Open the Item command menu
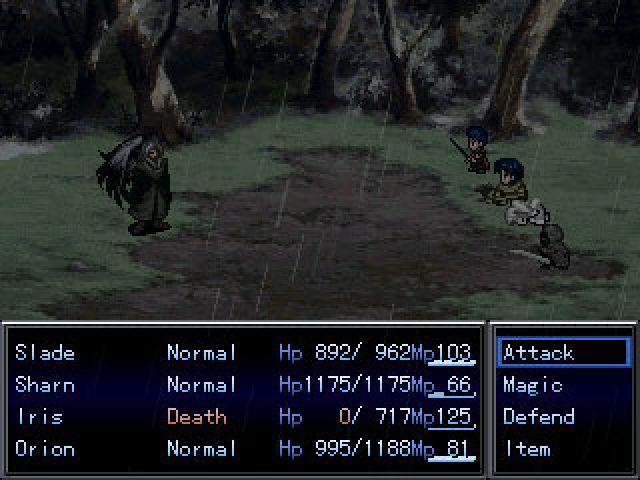 (x=527, y=448)
